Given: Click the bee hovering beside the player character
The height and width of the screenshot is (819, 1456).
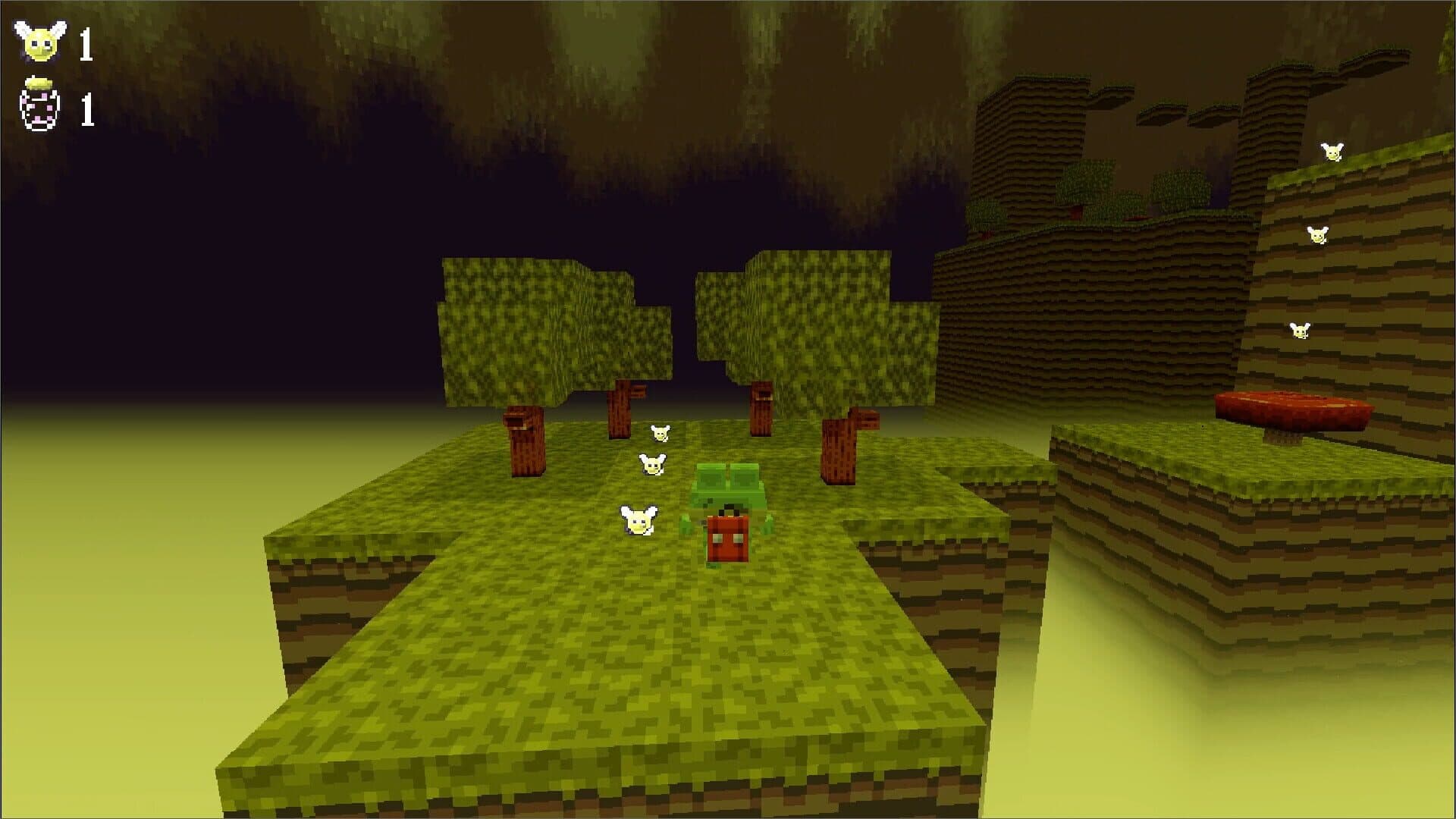Looking at the screenshot, I should pos(639,522).
